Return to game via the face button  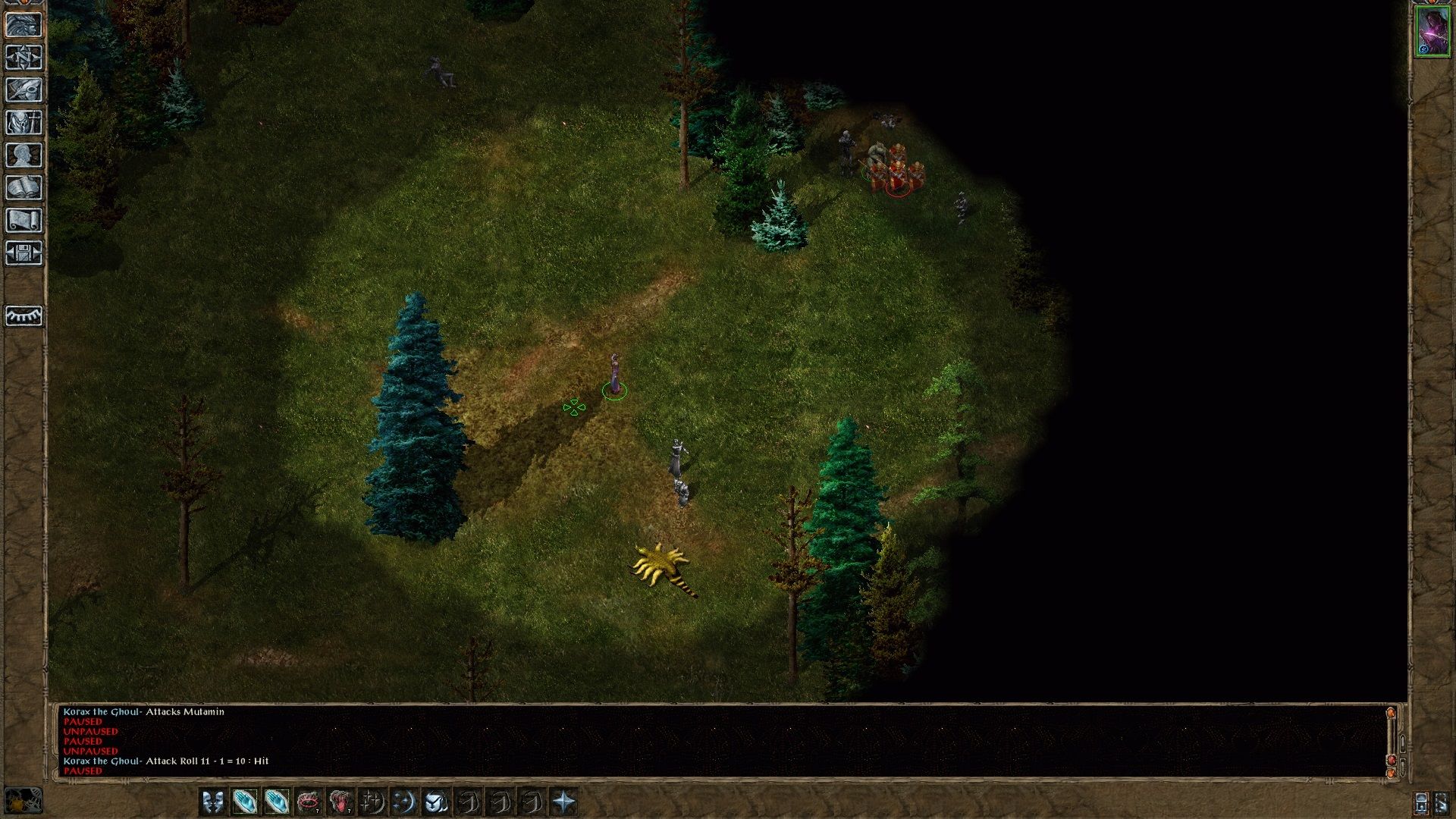point(24,25)
